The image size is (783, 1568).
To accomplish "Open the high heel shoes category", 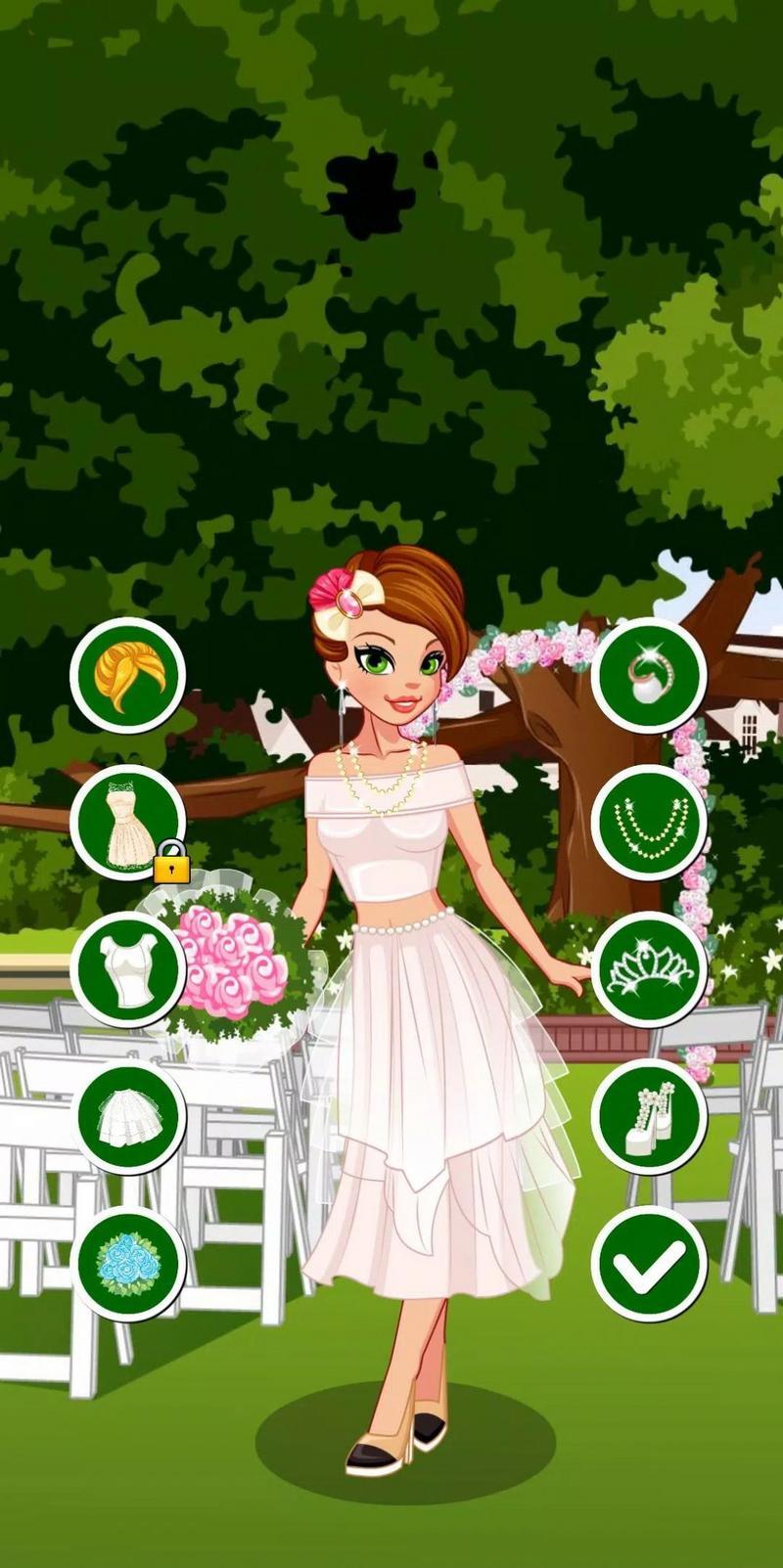I will click(649, 1115).
